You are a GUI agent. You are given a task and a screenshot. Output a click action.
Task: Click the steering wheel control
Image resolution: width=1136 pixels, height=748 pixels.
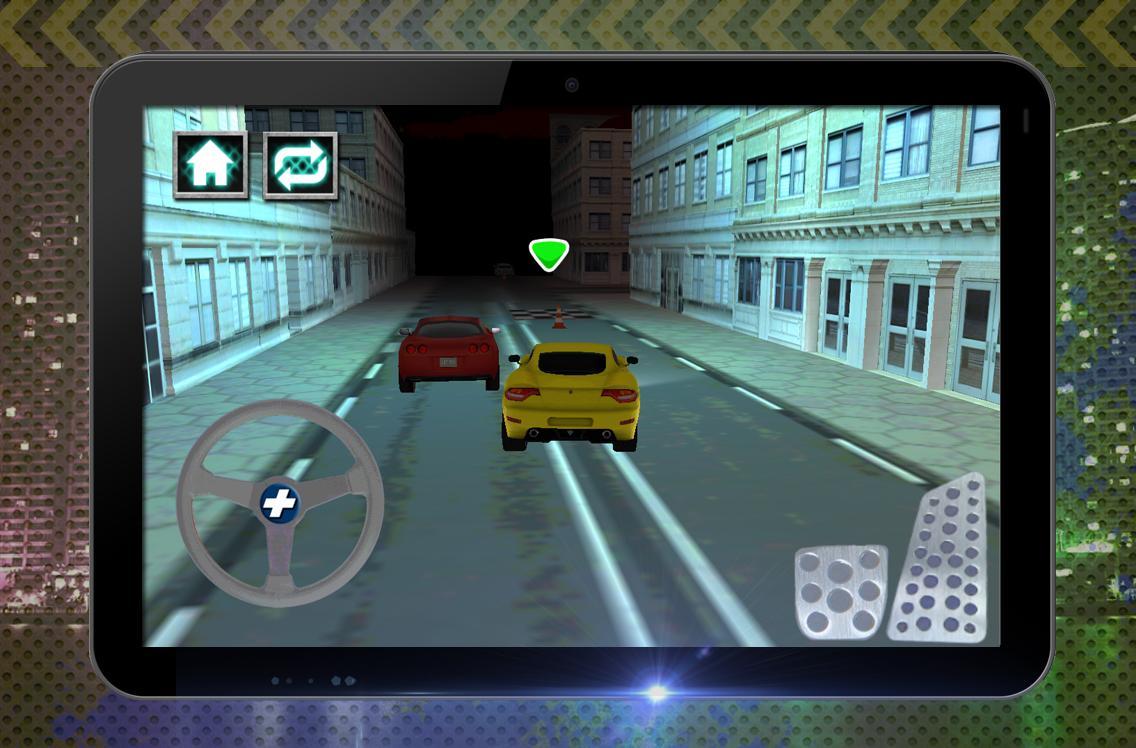(280, 503)
